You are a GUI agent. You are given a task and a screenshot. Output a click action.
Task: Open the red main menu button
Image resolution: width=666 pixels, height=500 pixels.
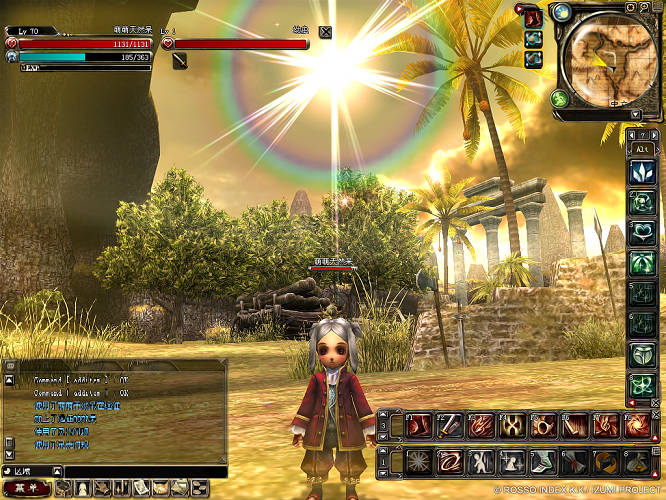pyautogui.click(x=24, y=489)
